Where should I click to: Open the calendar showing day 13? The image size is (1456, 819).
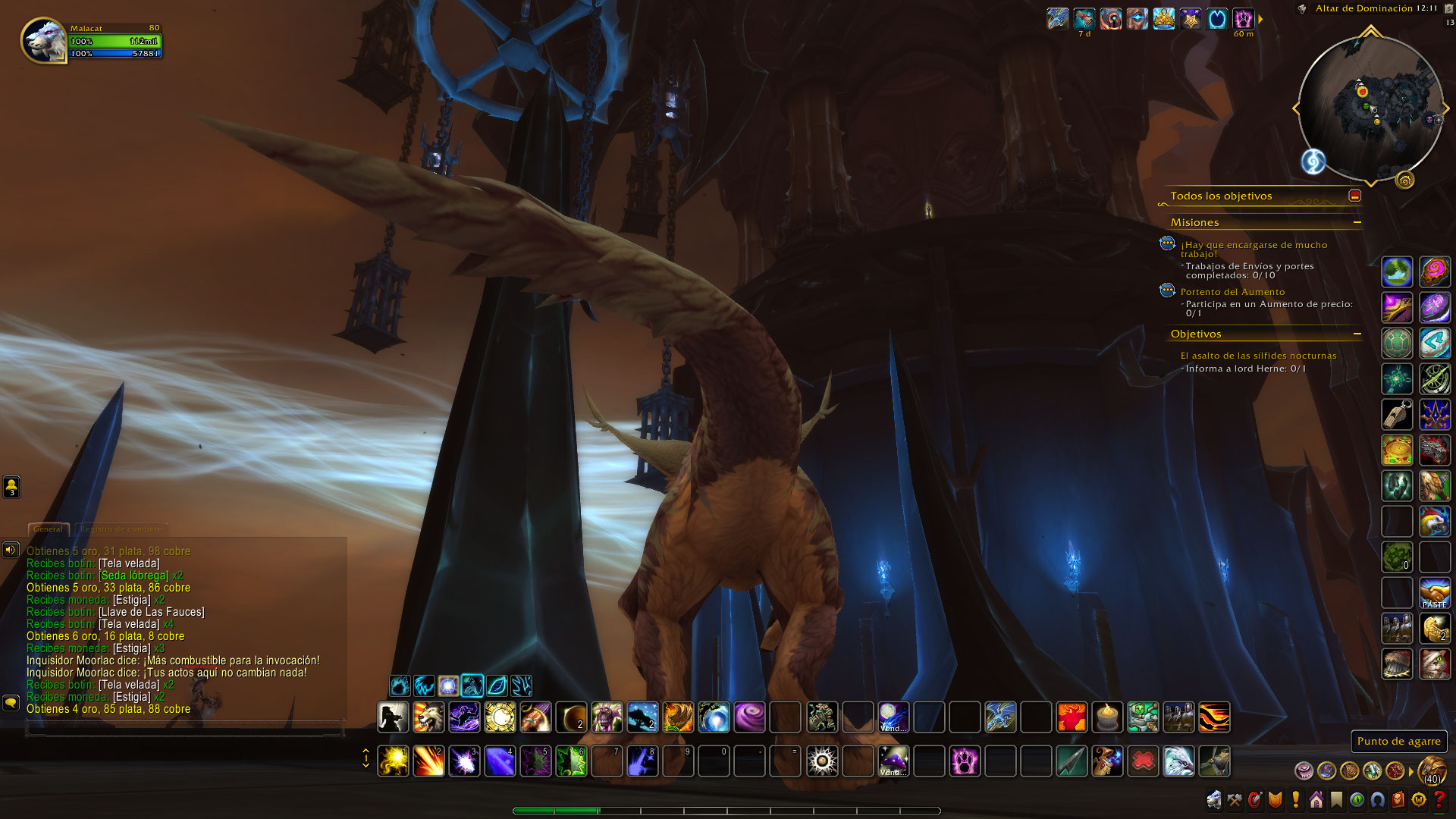1449,23
